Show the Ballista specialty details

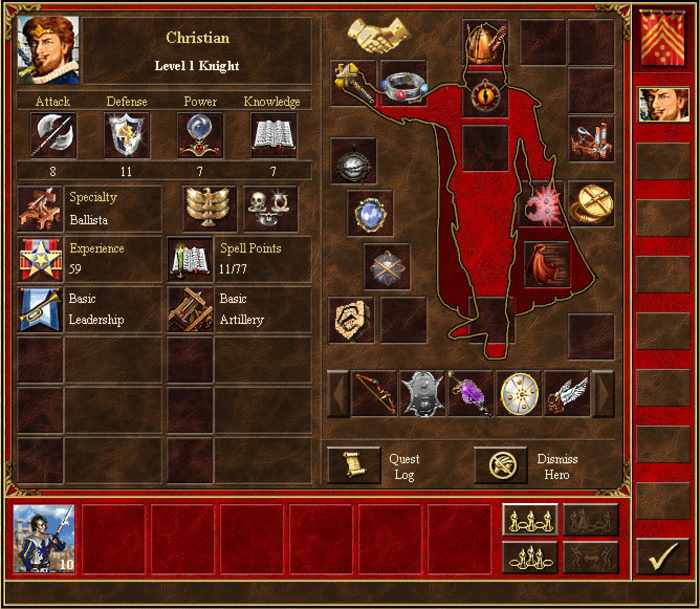click(40, 209)
